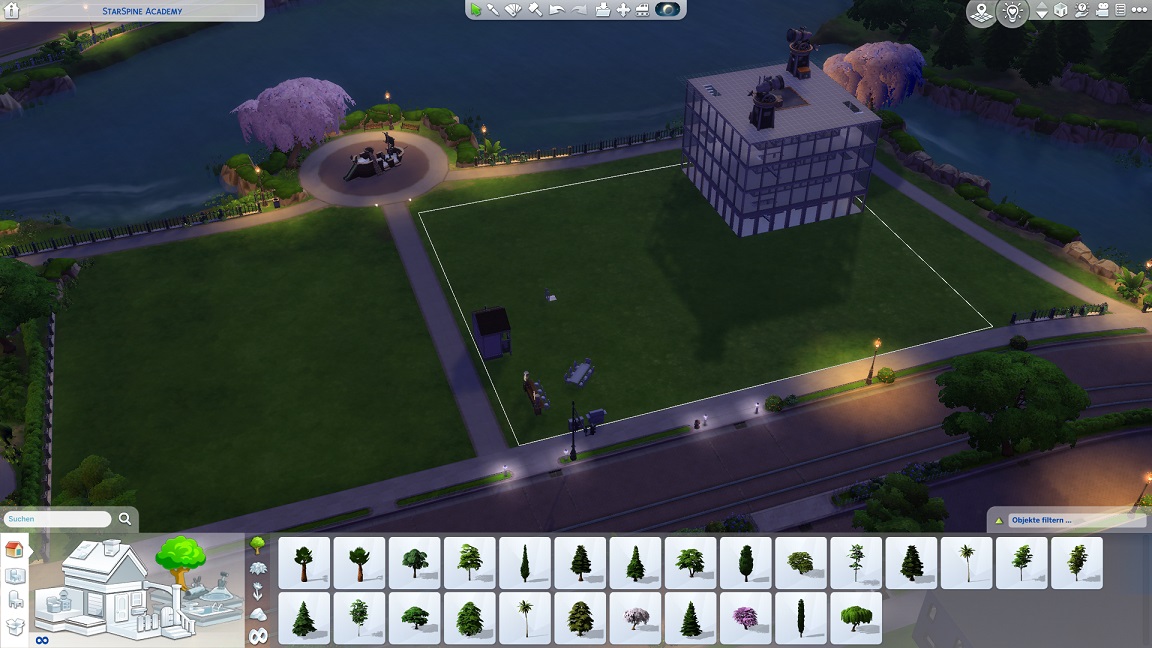This screenshot has width=1152, height=648.
Task: Choose the eyedropper tool
Action: (493, 10)
